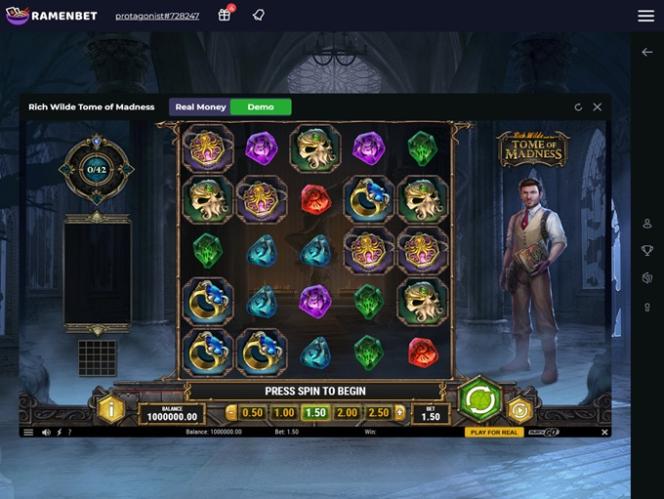Decrease the bet with the minus button
Viewport: 664px width, 499px height.
pos(231,412)
